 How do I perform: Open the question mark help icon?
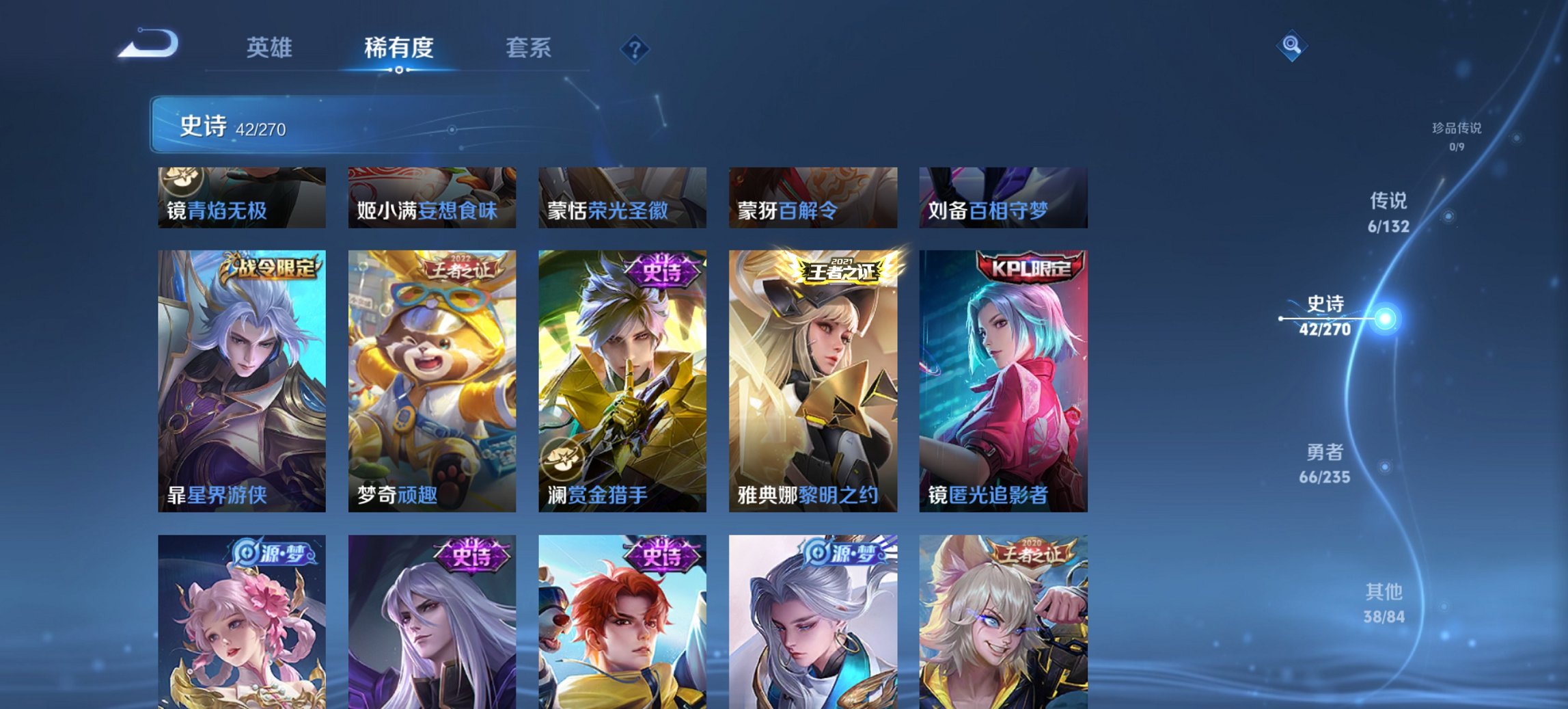[x=635, y=48]
